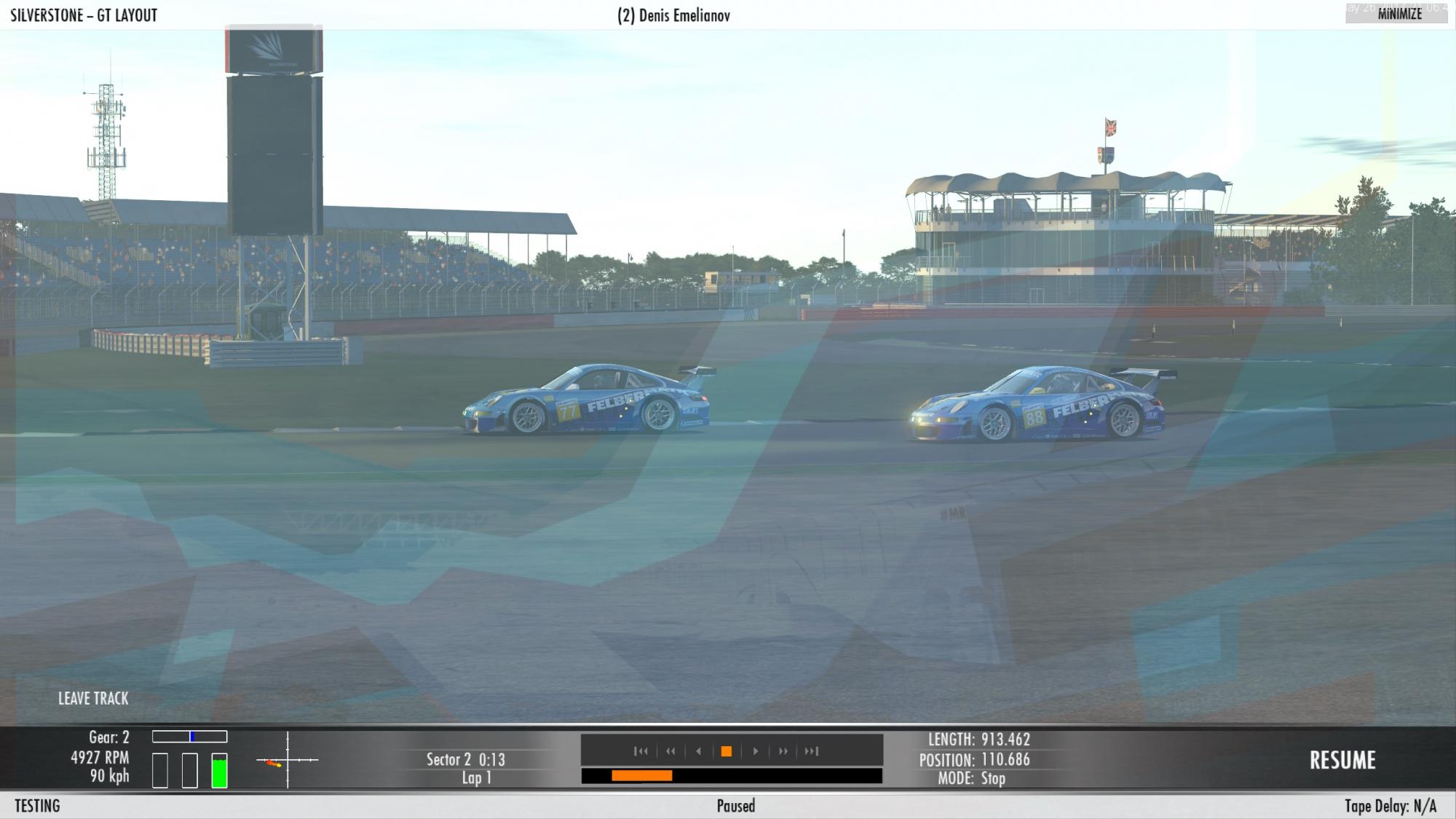Screen dimensions: 1456x819
Task: Click the MINIMIZE button
Action: pos(1399,14)
